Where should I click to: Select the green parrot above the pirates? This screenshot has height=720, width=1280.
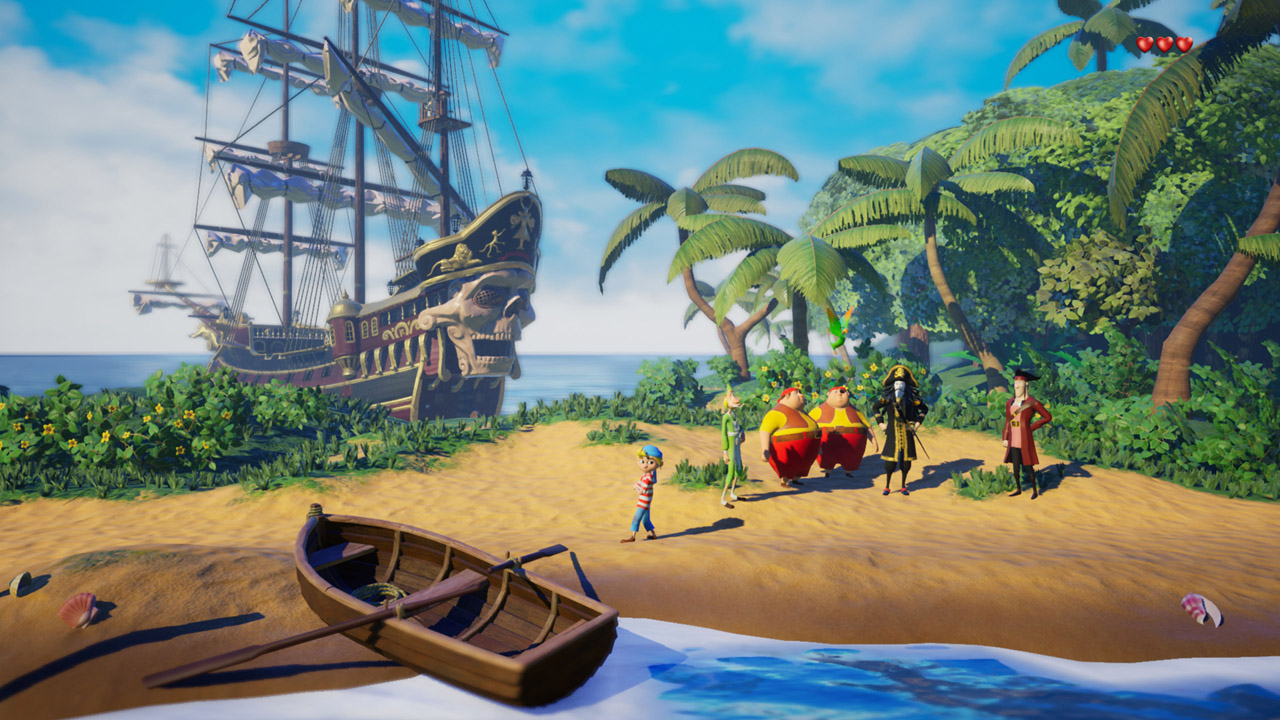[837, 330]
